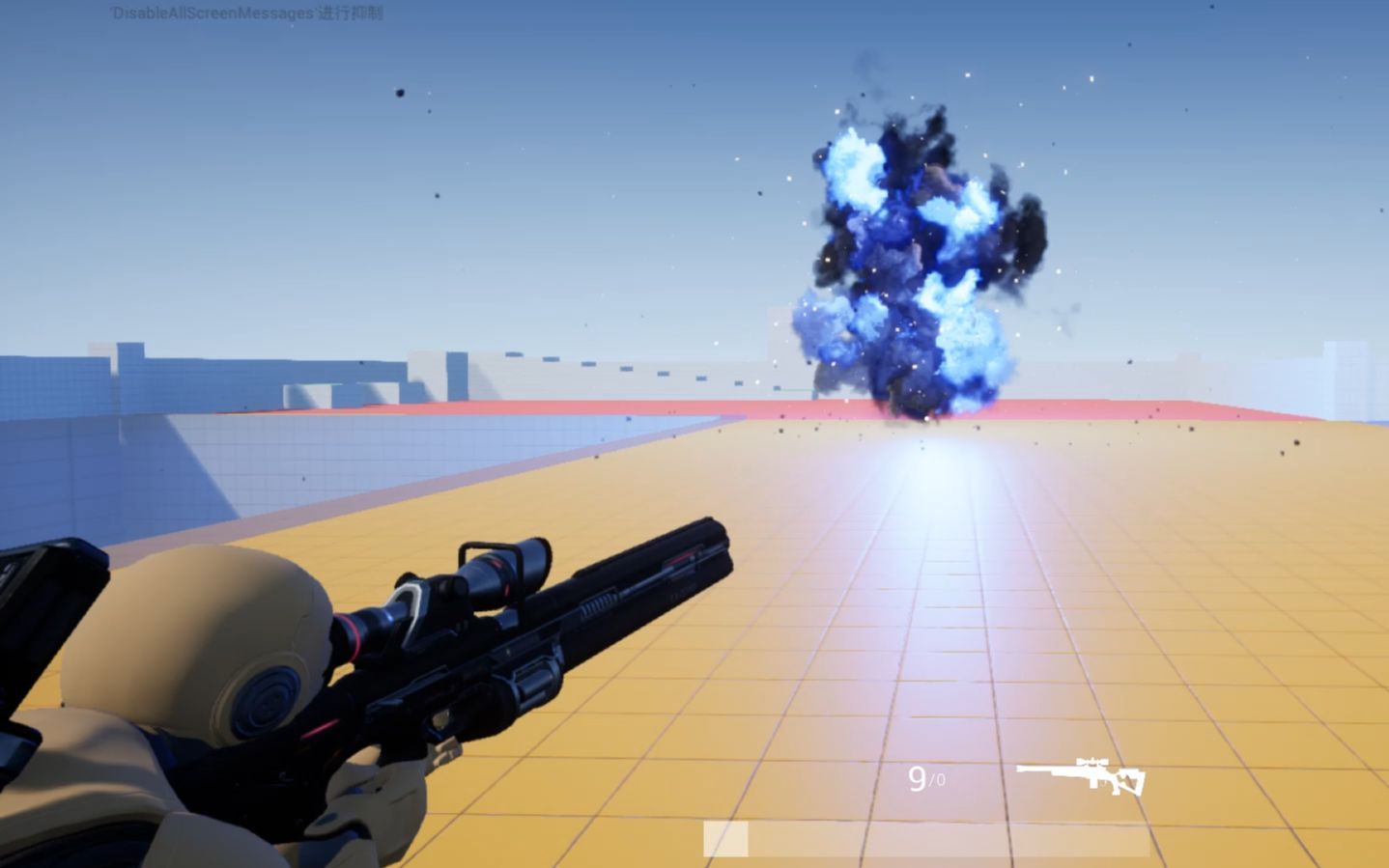Click the reserve ammo count of 0
This screenshot has height=868, width=1389.
click(940, 777)
